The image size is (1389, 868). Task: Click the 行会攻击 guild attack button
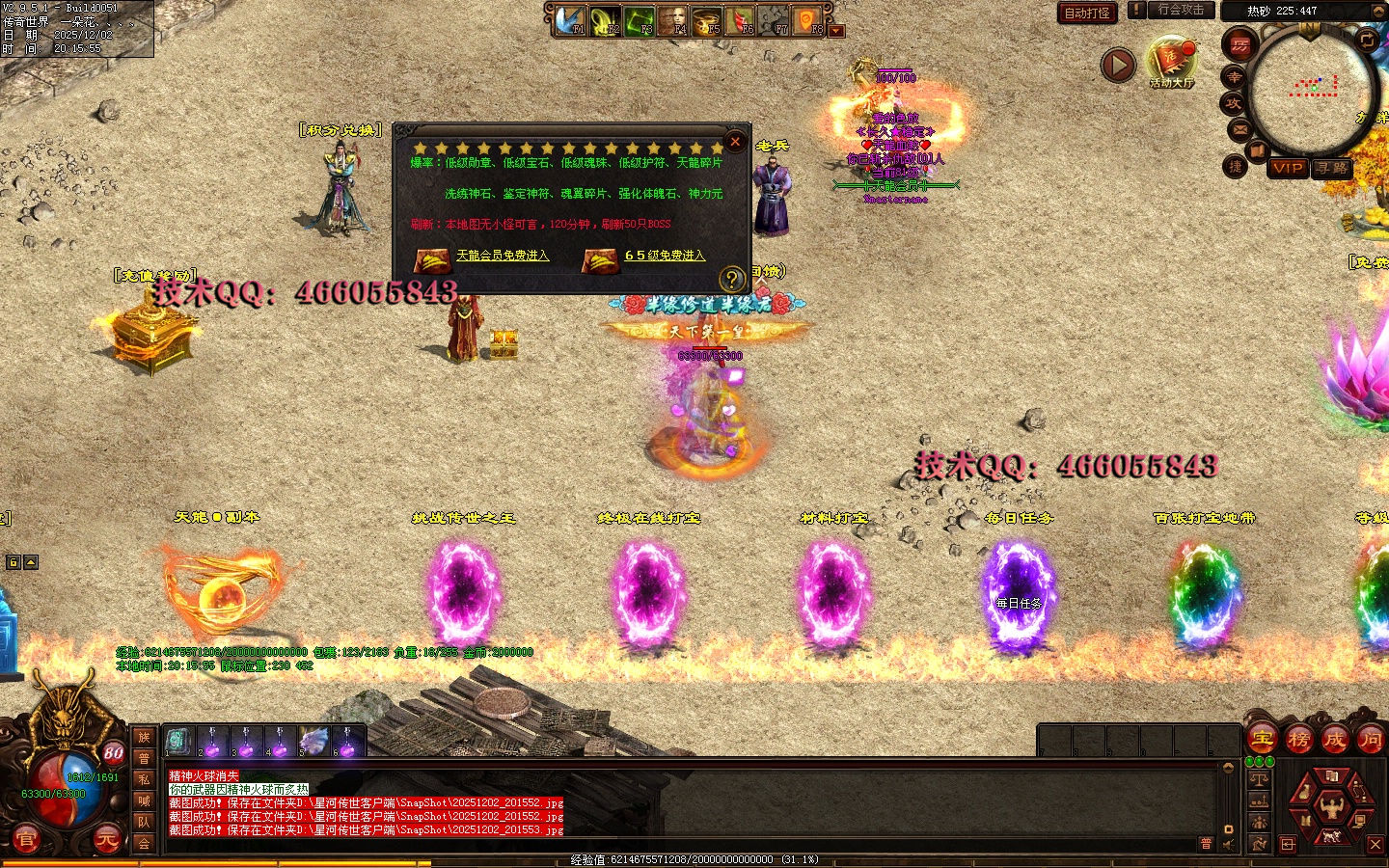coord(1181,10)
